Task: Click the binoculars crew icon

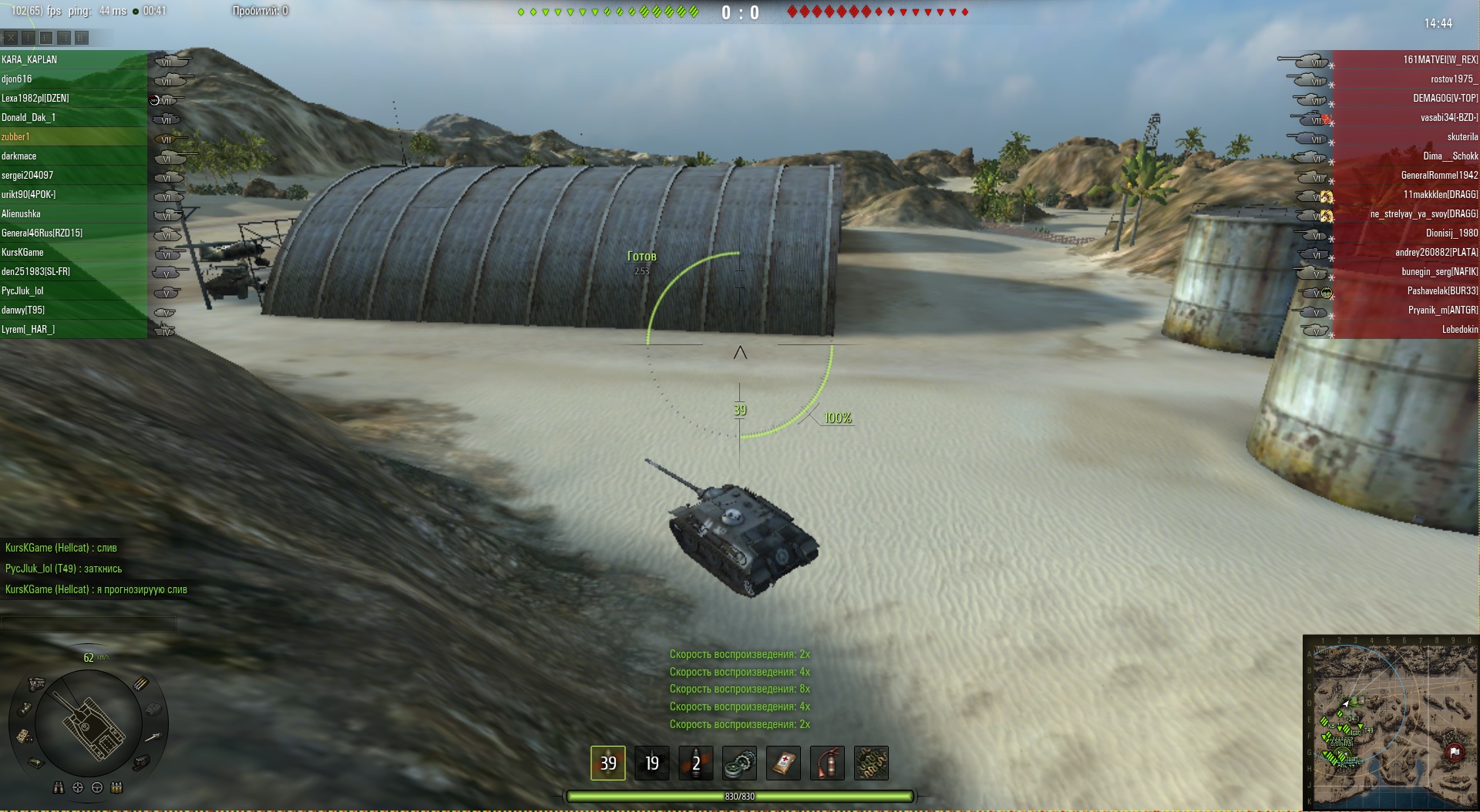Action: pos(59,787)
